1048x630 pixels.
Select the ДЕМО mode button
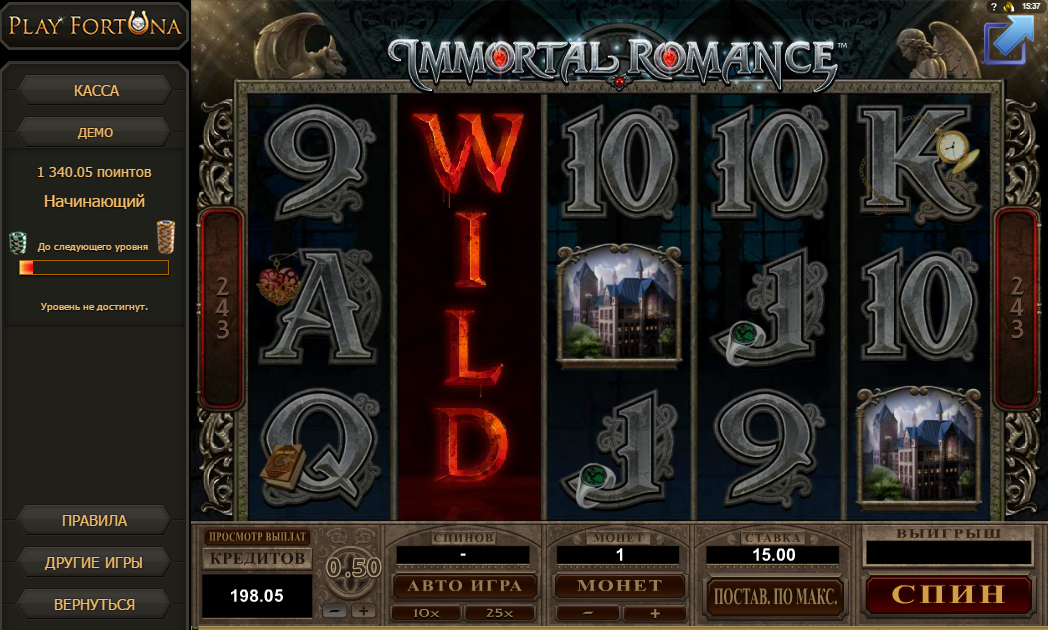pyautogui.click(x=96, y=132)
